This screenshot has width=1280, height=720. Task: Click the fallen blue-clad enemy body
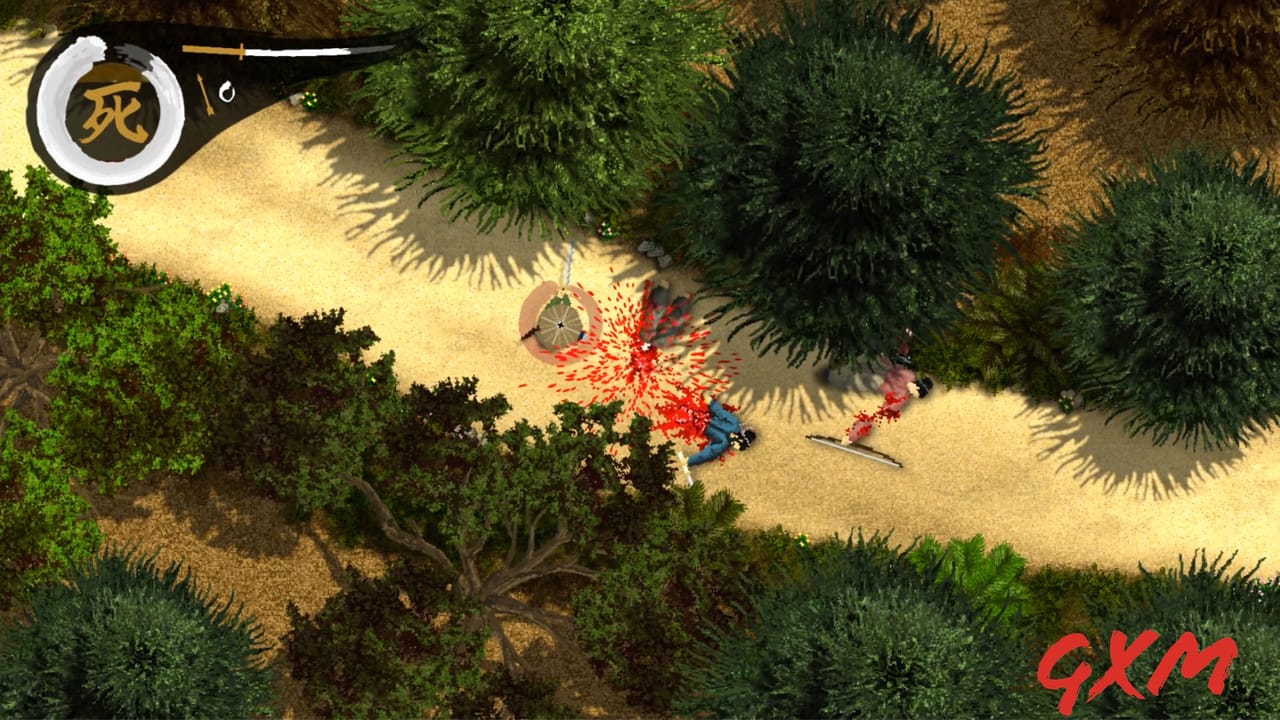pos(722,430)
